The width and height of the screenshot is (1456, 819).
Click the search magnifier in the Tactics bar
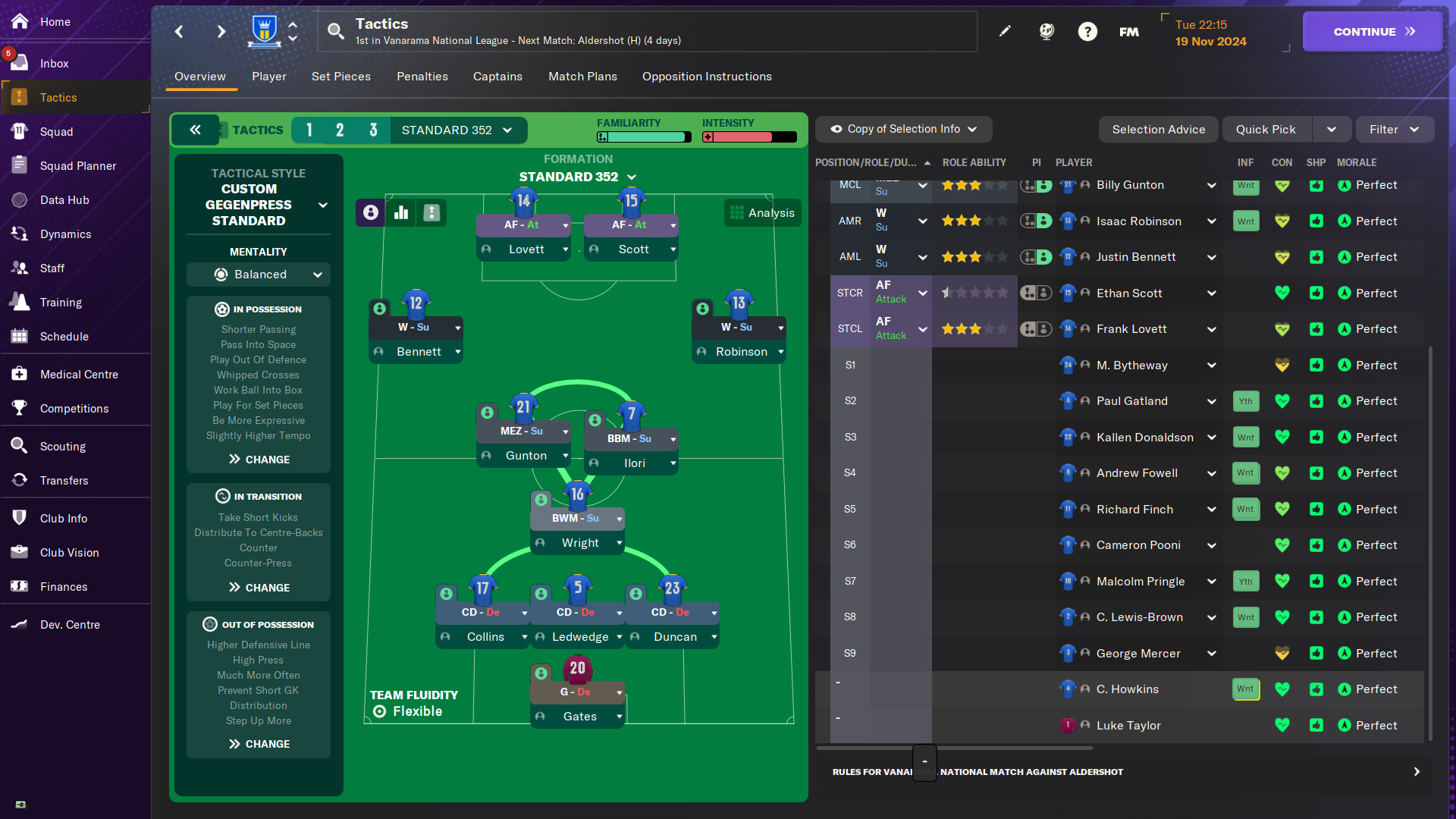pos(336,31)
